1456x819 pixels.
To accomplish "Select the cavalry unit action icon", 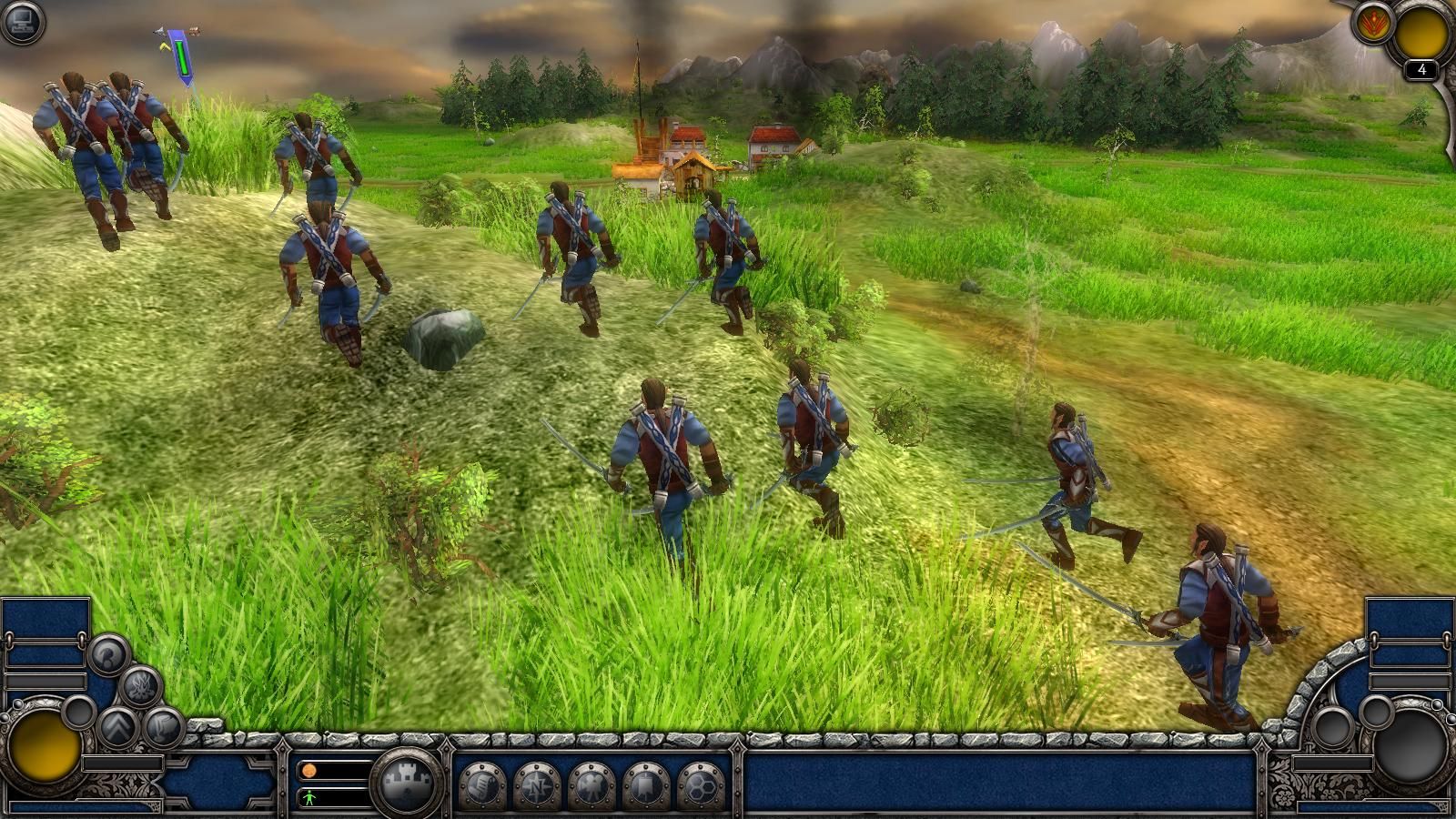I will pyautogui.click(x=591, y=784).
